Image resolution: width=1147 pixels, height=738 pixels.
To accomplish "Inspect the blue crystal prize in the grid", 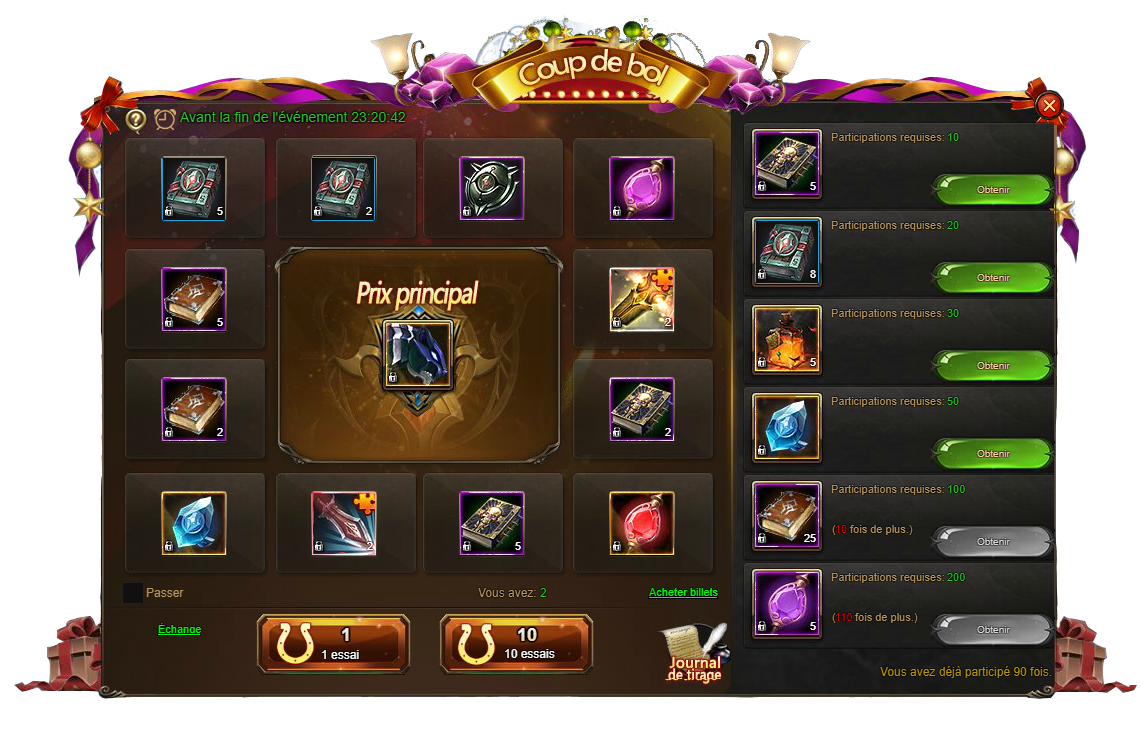I will click(194, 522).
